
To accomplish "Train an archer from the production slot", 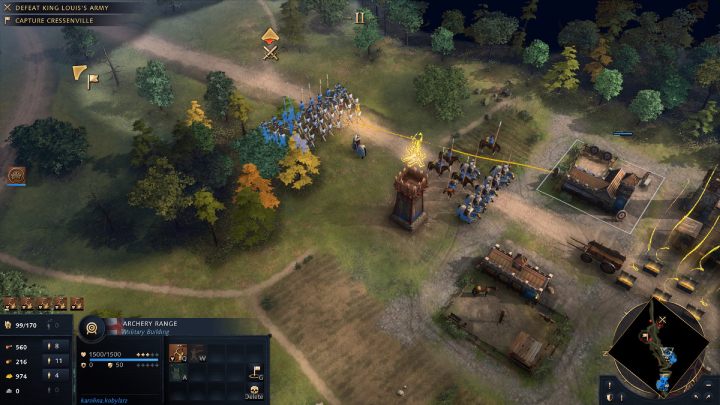I will coord(177,352).
